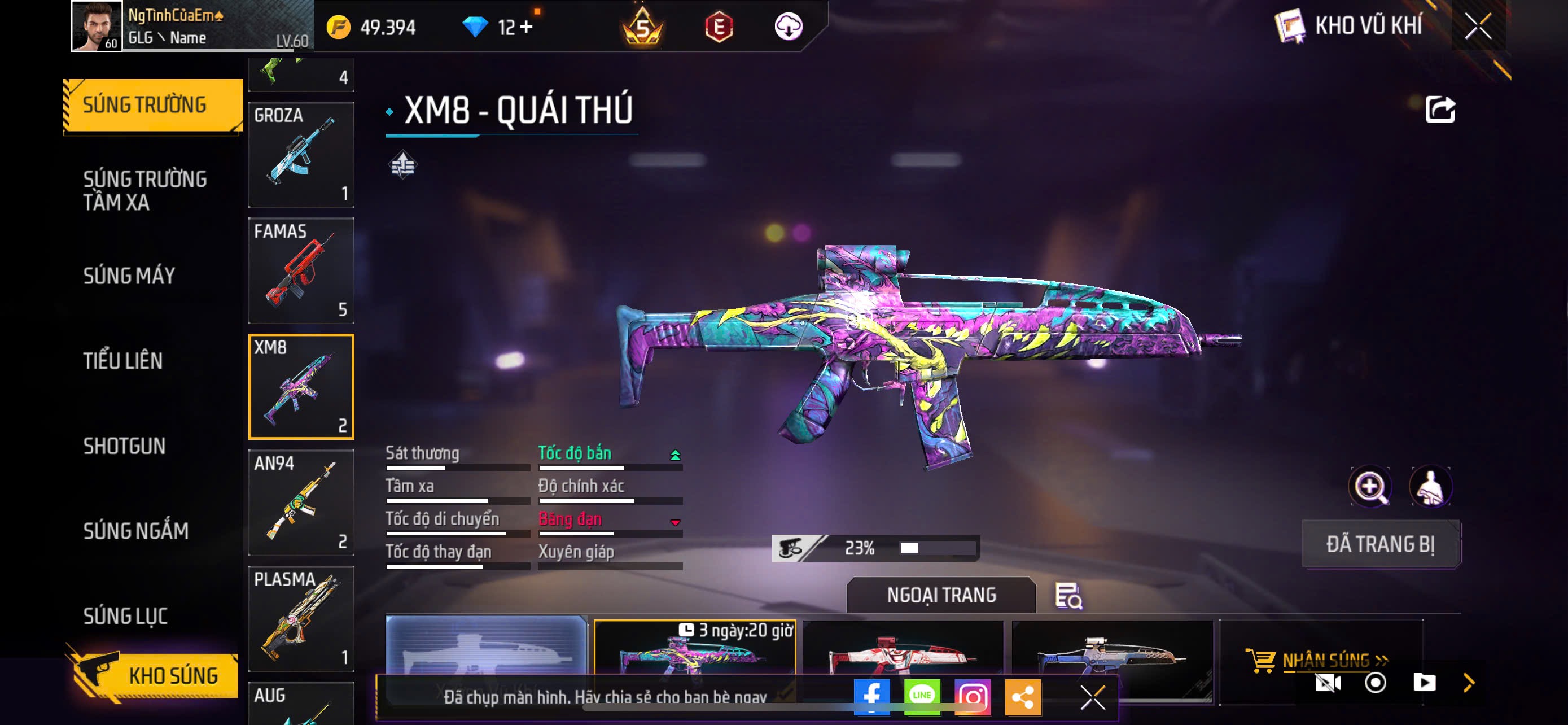
Task: Switch to the SÚNG MÁY category
Action: click(x=129, y=276)
